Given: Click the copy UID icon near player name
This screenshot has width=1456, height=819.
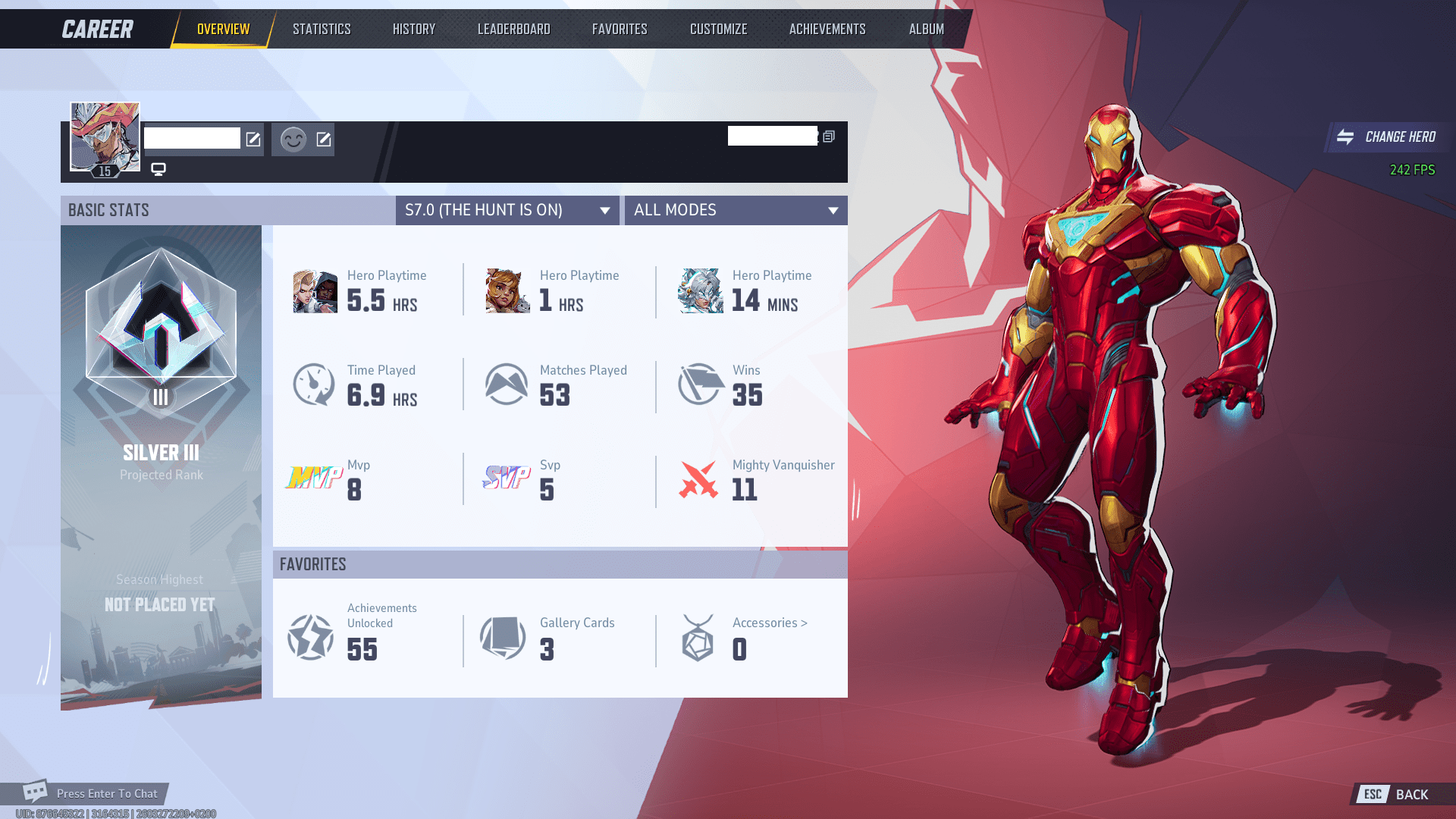Looking at the screenshot, I should pos(829,136).
